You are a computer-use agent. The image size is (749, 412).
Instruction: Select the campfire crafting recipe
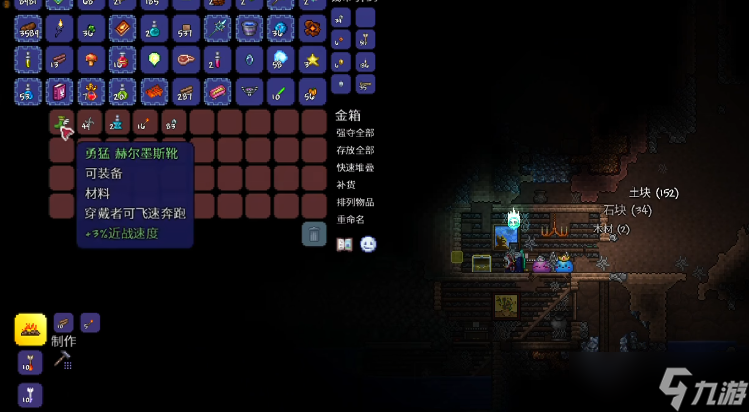(x=30, y=327)
